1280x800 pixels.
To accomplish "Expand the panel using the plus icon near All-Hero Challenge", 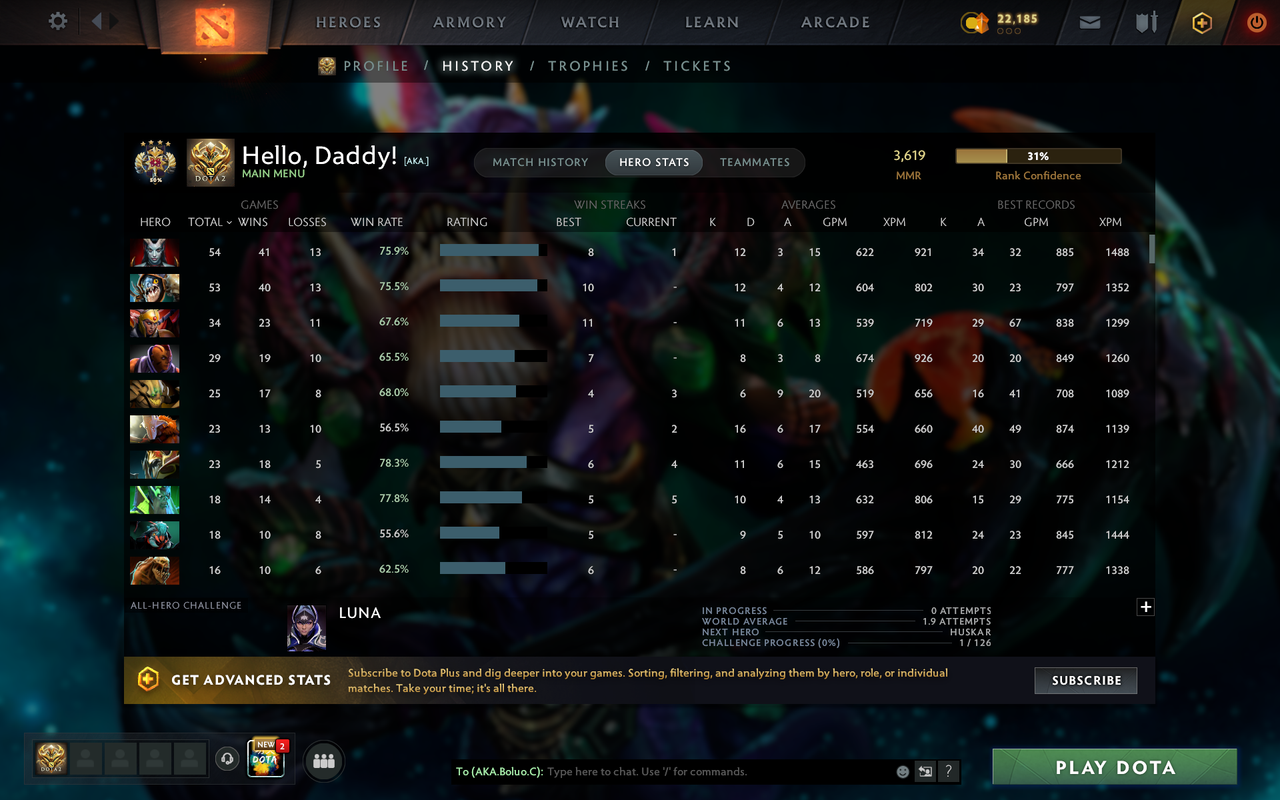I will (x=1146, y=607).
